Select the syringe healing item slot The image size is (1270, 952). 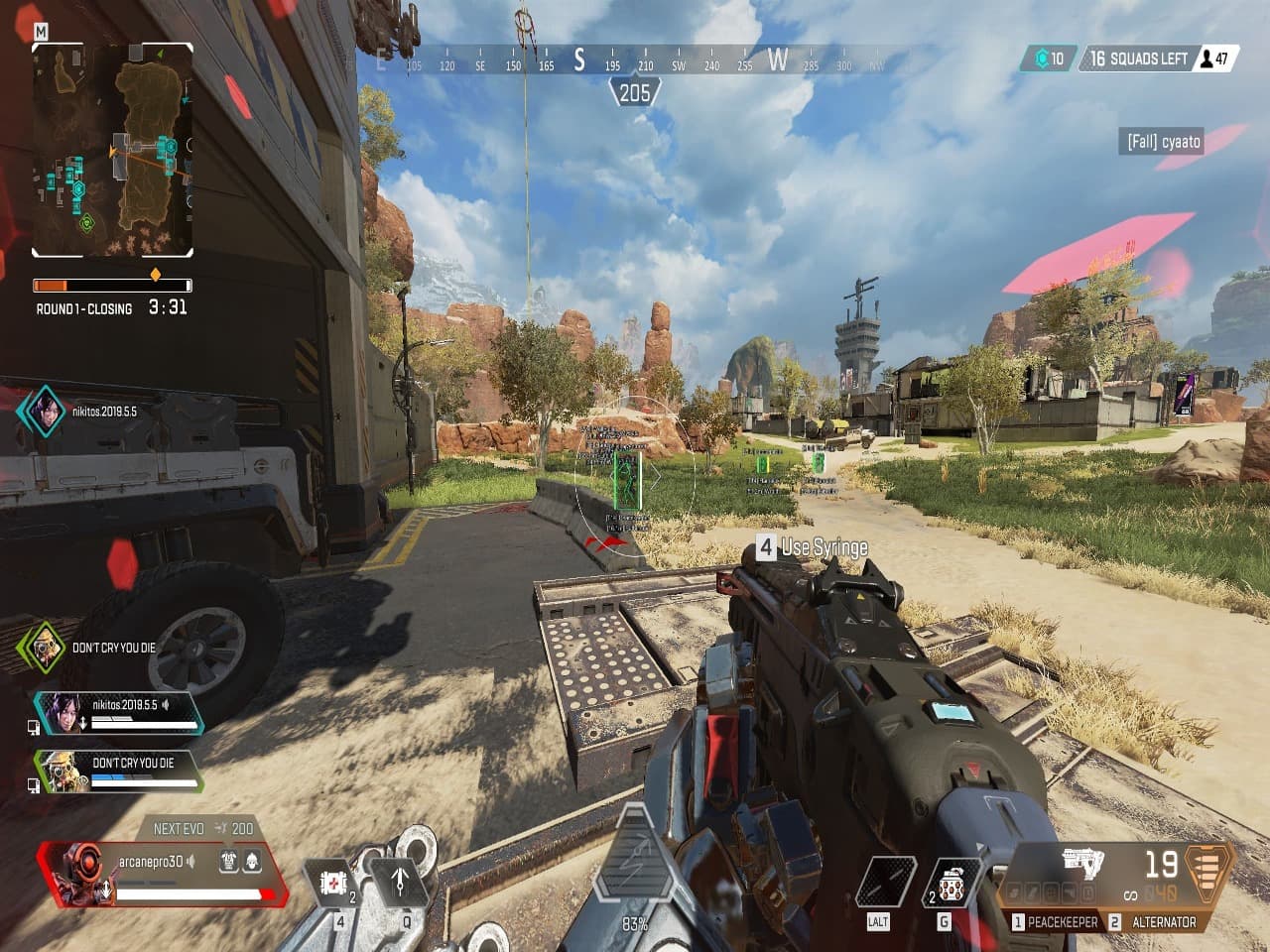[337, 883]
